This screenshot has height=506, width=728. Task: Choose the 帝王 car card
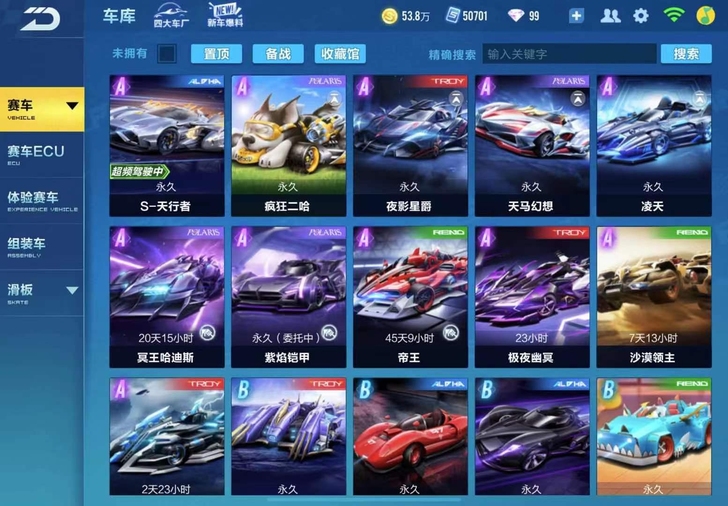(410, 296)
